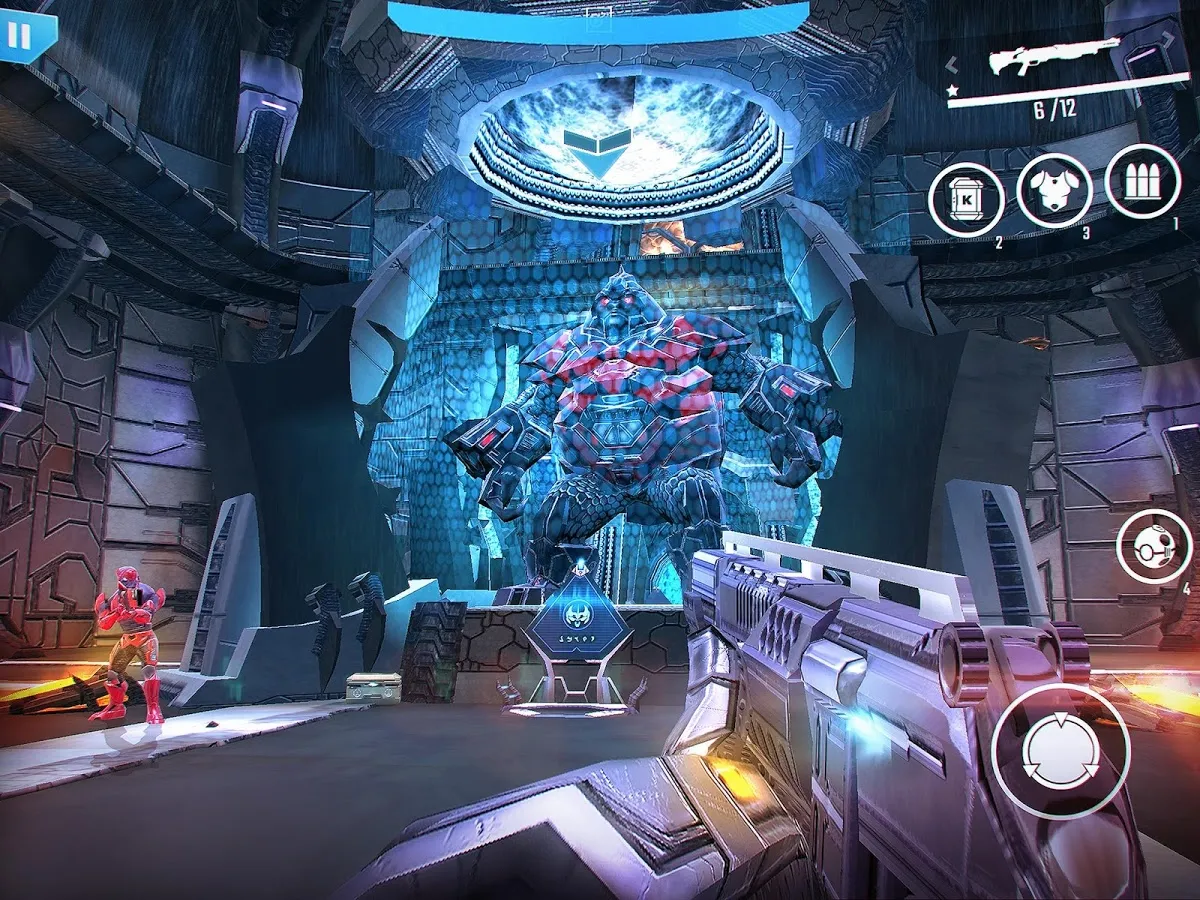Use the ammo refill bullets icon
The height and width of the screenshot is (900, 1200).
(x=1143, y=183)
